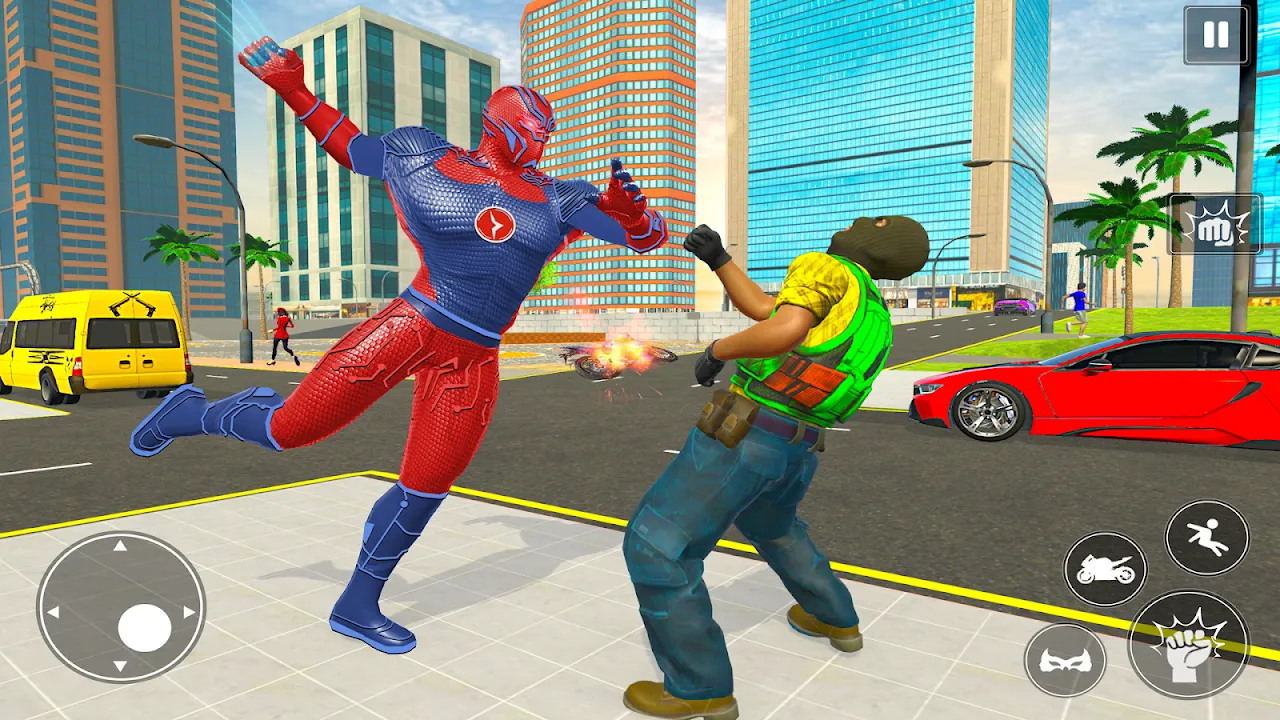
Task: Click the virtual joystick's center knob
Action: point(145,628)
